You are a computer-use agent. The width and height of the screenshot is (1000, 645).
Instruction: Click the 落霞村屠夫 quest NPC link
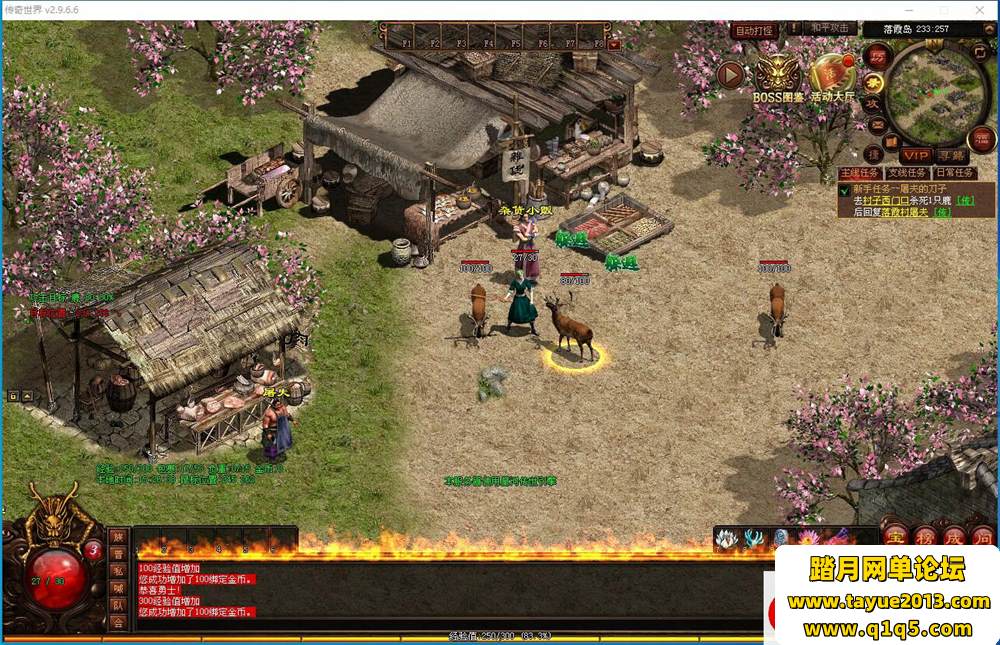point(905,212)
